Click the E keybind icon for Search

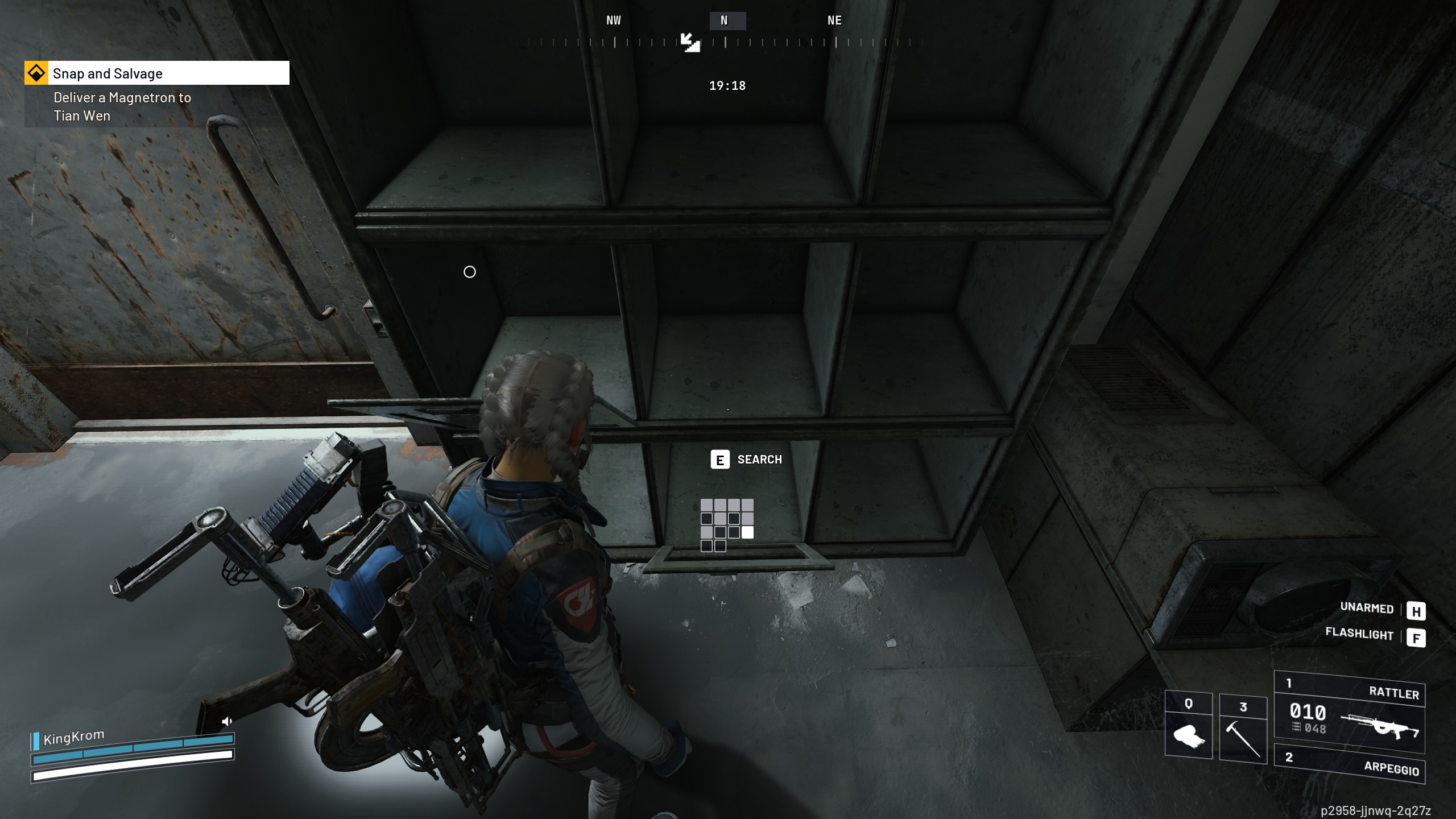click(x=721, y=460)
